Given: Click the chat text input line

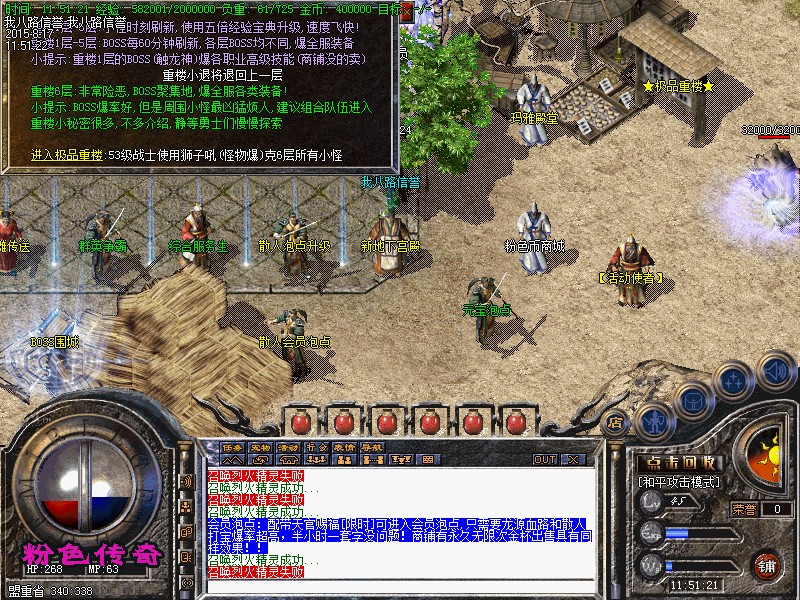Looking at the screenshot, I should click(400, 586).
